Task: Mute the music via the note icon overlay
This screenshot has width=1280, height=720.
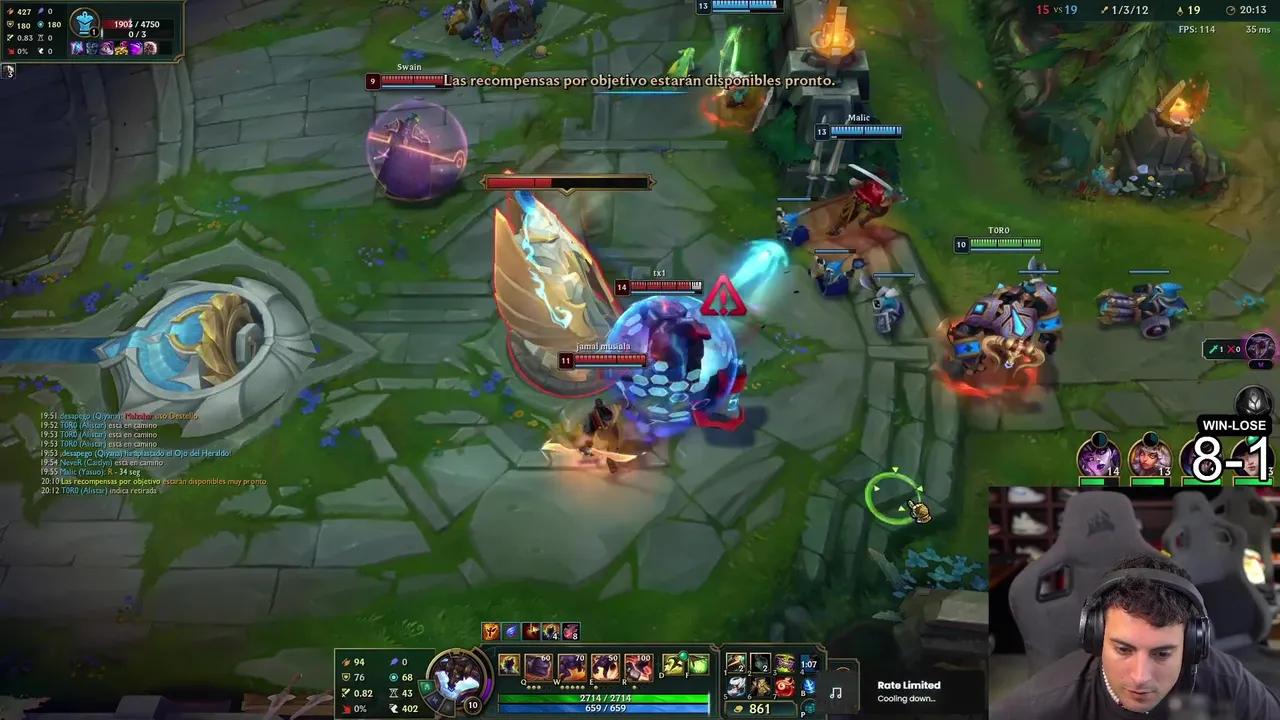Action: [x=836, y=690]
